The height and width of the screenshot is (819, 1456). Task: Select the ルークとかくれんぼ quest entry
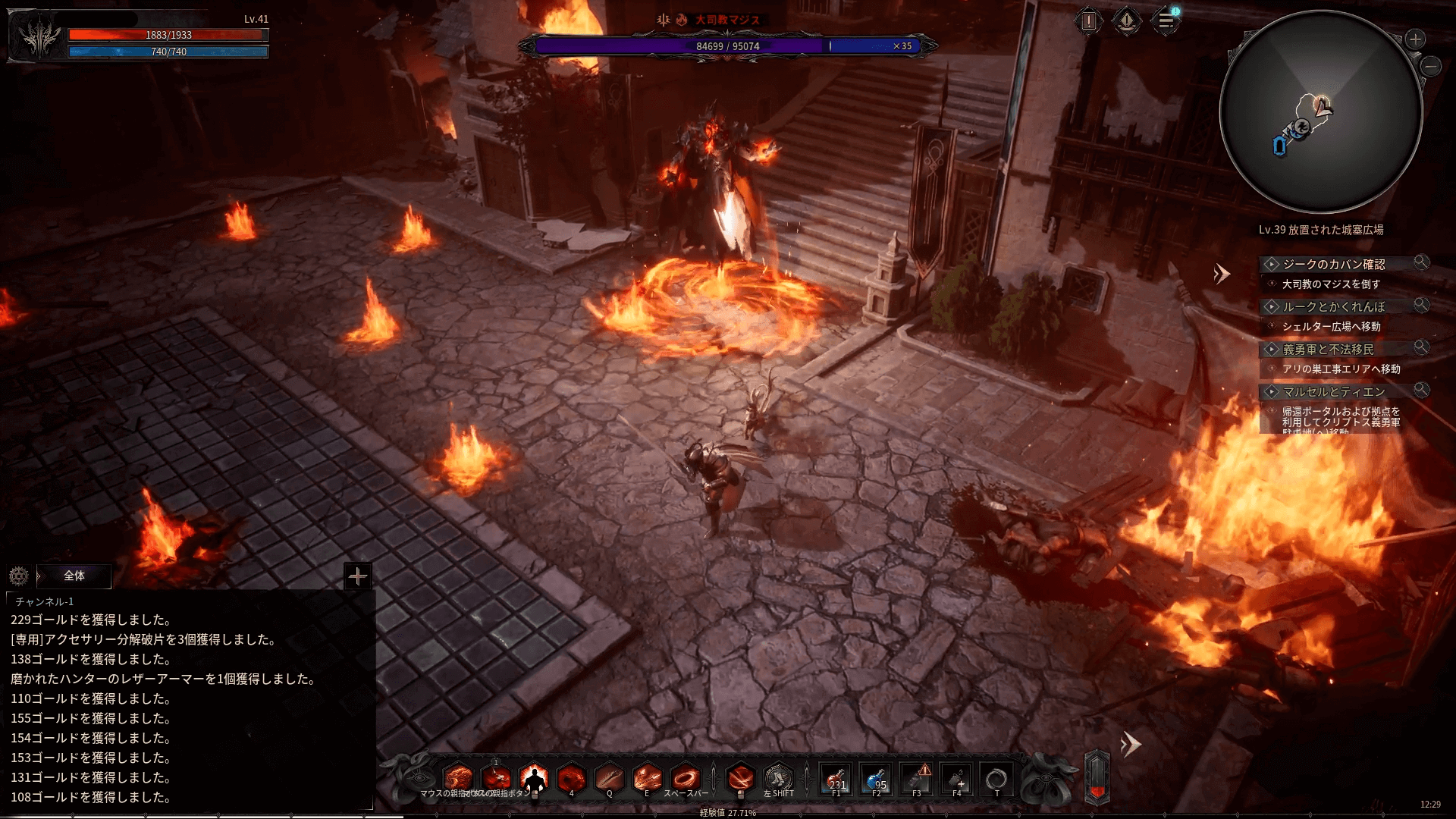[1333, 306]
